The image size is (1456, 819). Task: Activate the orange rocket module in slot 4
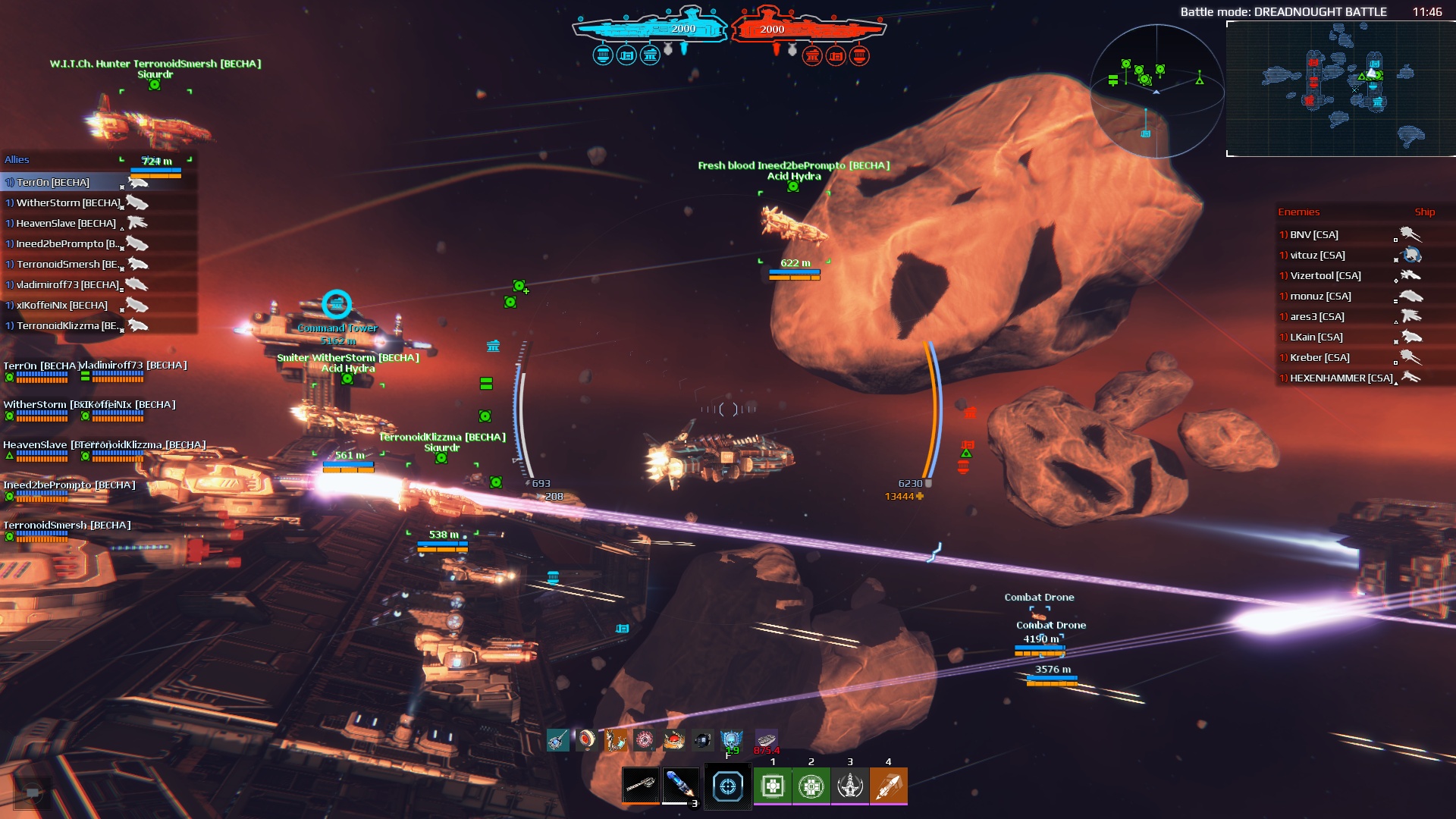point(888,786)
